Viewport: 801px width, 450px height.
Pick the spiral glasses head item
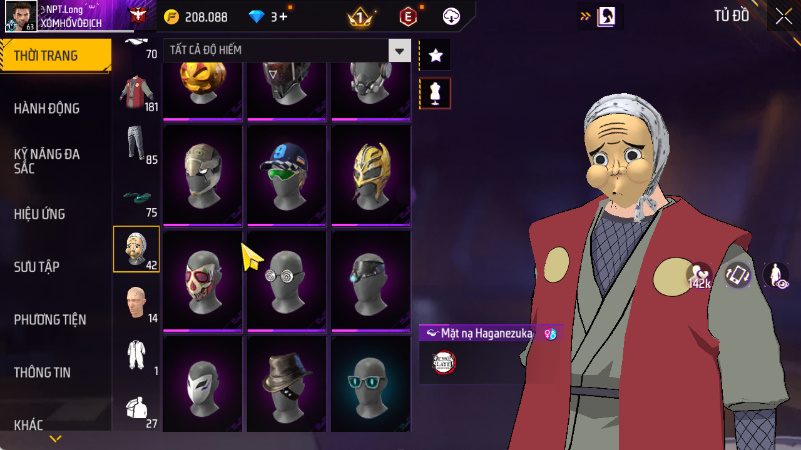click(x=286, y=275)
